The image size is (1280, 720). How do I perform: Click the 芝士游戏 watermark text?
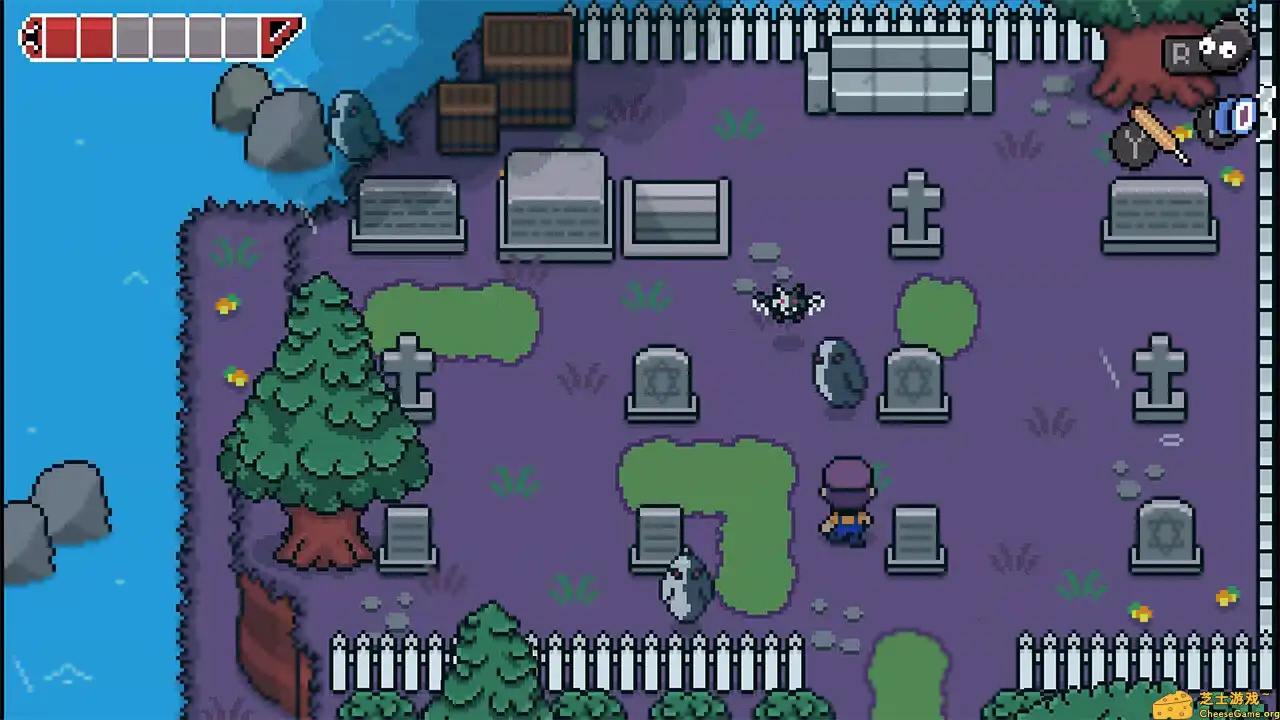click(x=1227, y=698)
